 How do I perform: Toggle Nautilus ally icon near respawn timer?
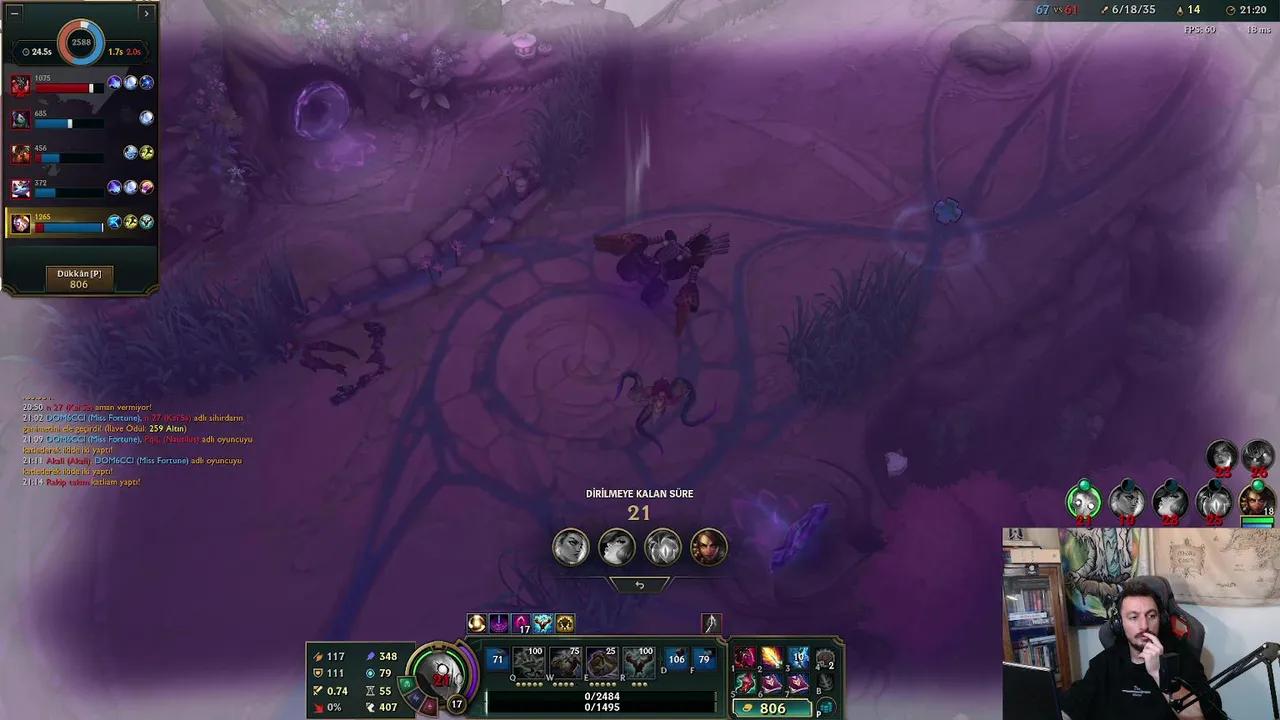pyautogui.click(x=662, y=547)
